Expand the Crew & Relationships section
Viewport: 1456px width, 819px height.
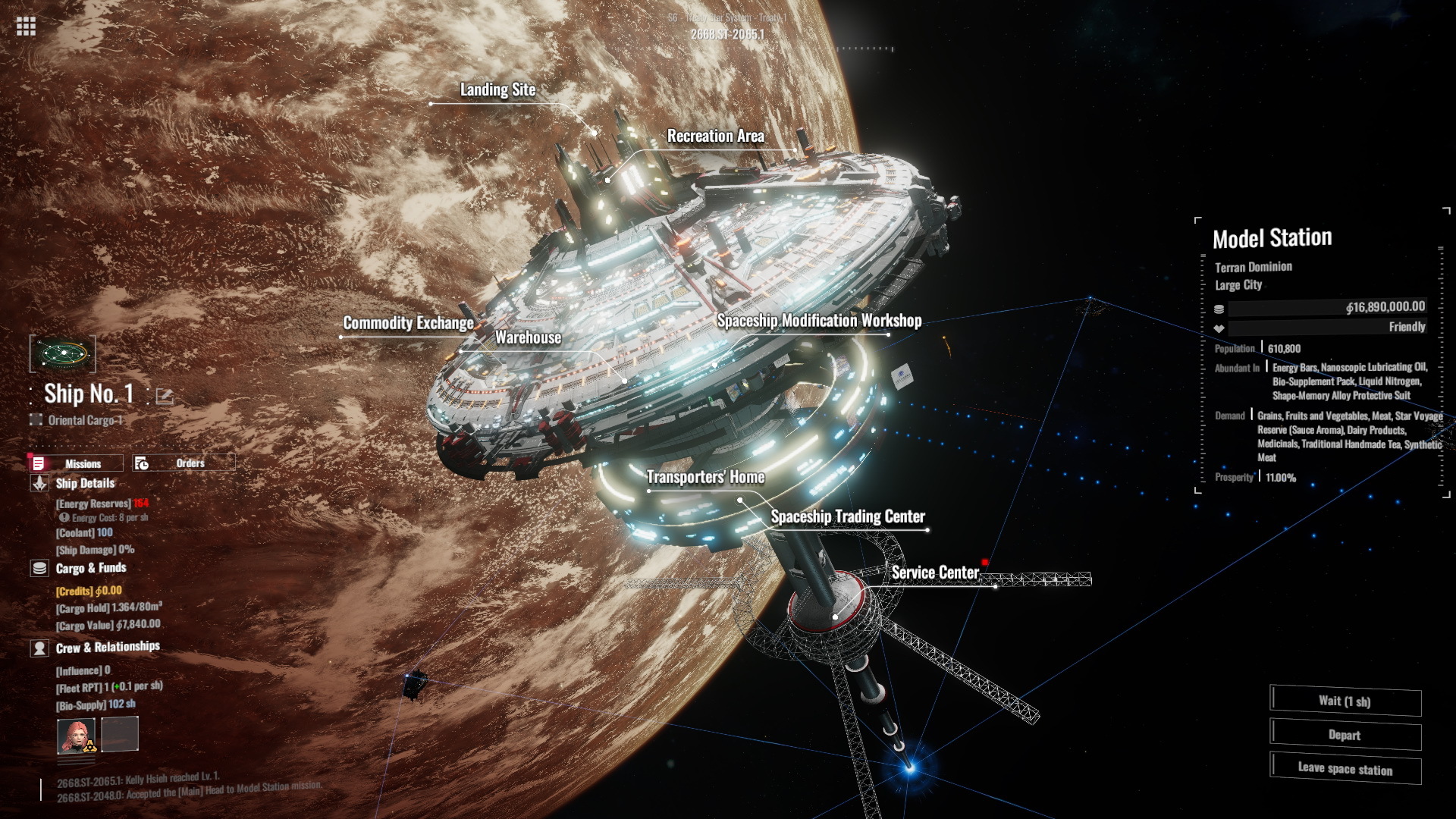click(107, 647)
